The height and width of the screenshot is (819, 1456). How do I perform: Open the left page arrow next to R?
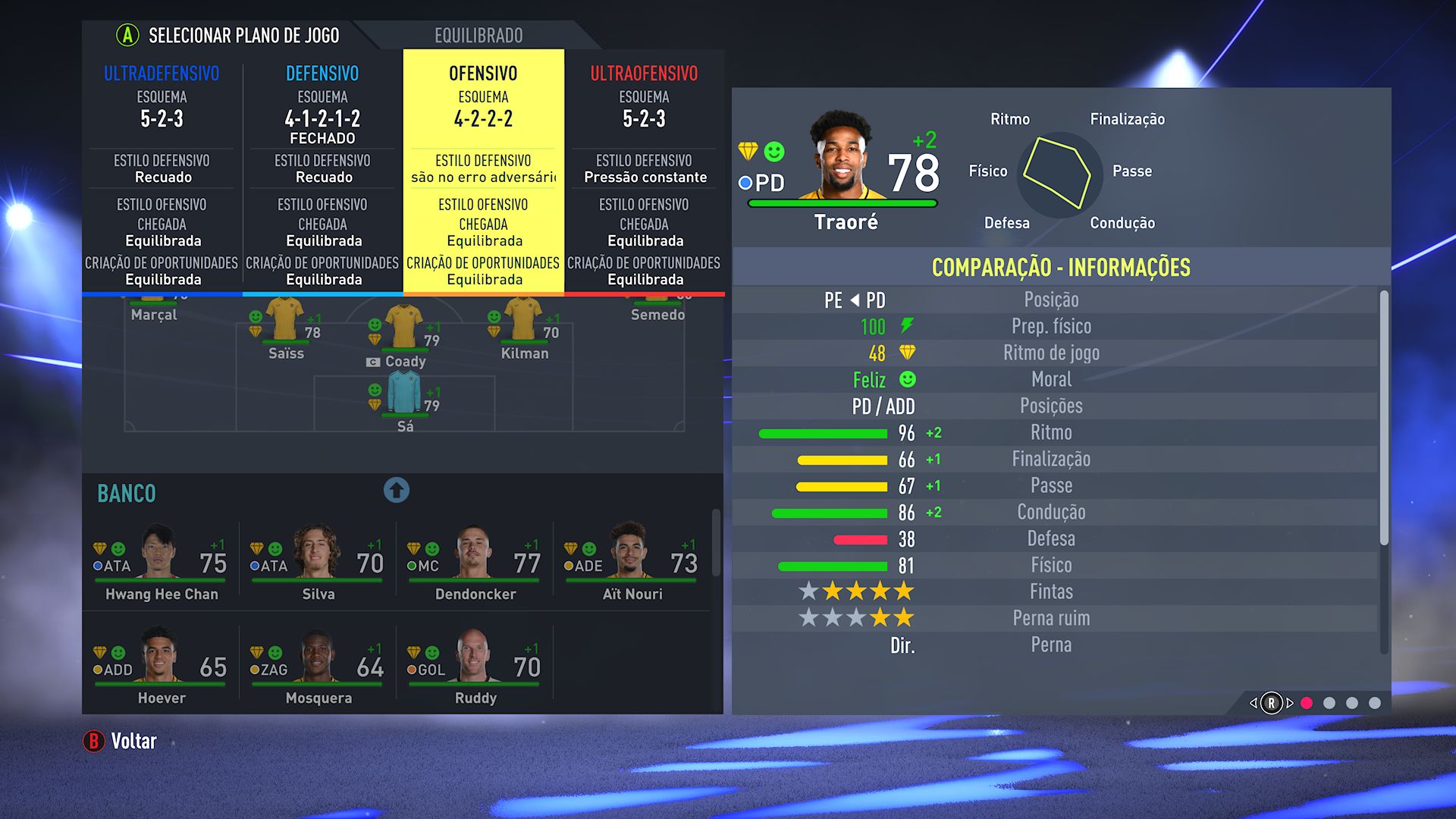1254,702
